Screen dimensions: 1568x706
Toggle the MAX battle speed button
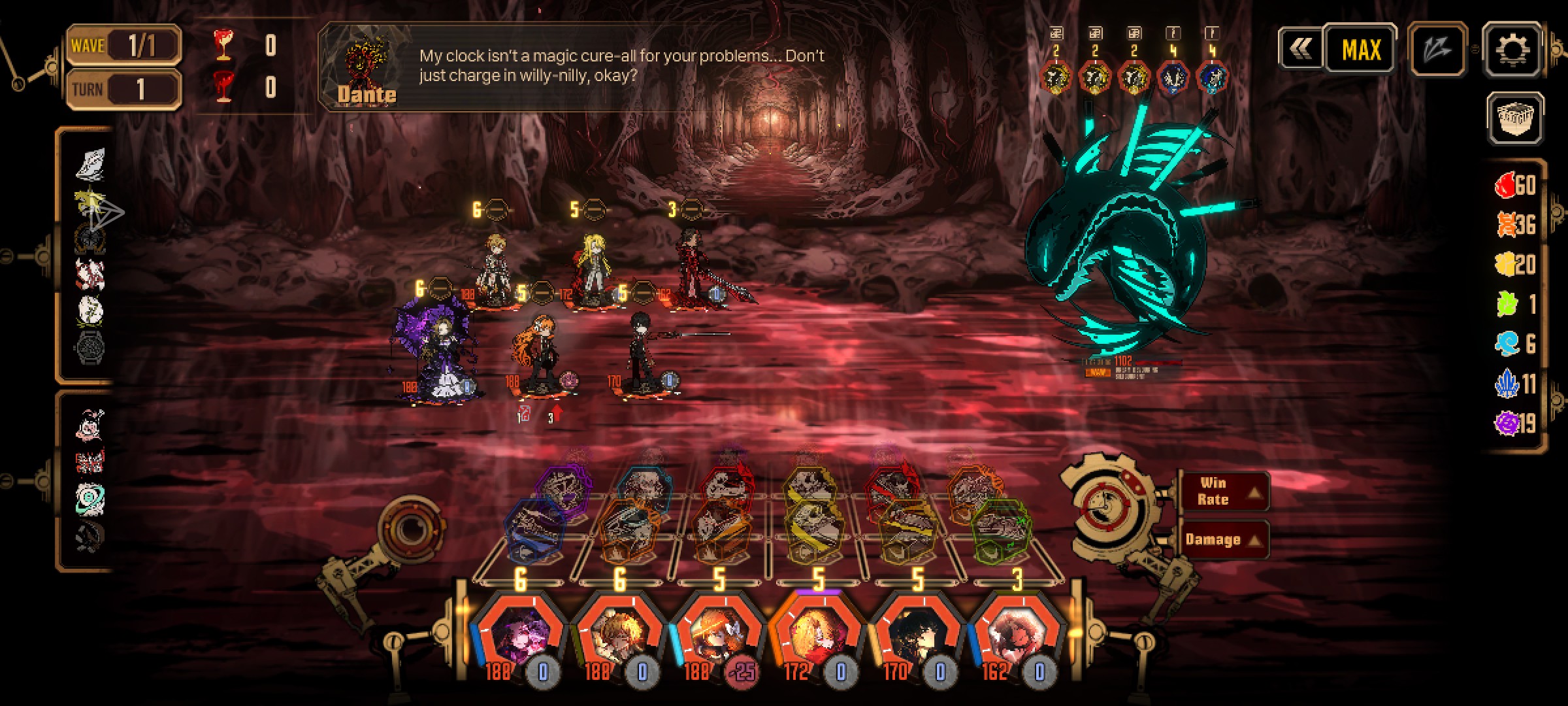click(x=1361, y=49)
